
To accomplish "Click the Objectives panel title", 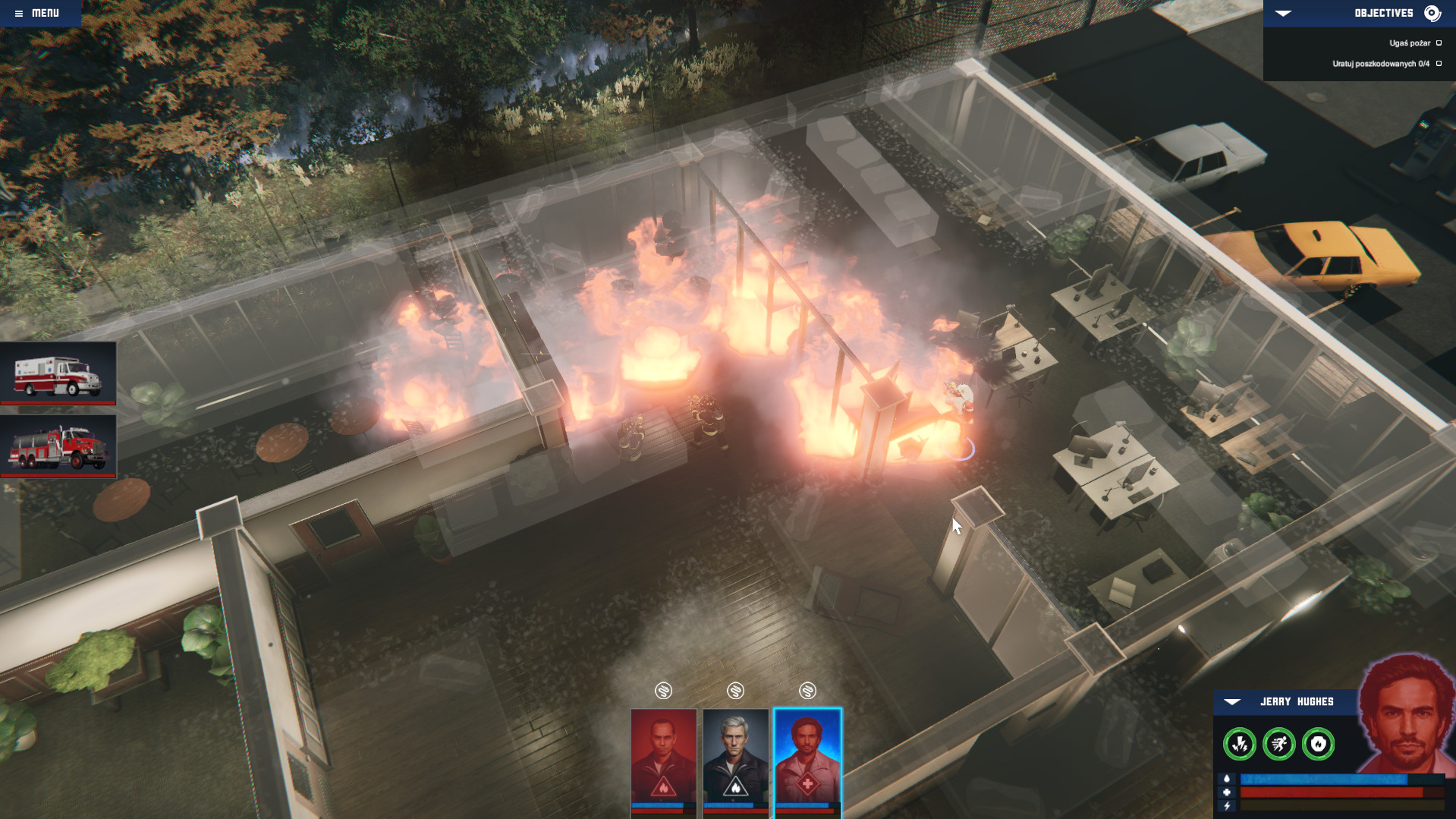I will (1382, 13).
